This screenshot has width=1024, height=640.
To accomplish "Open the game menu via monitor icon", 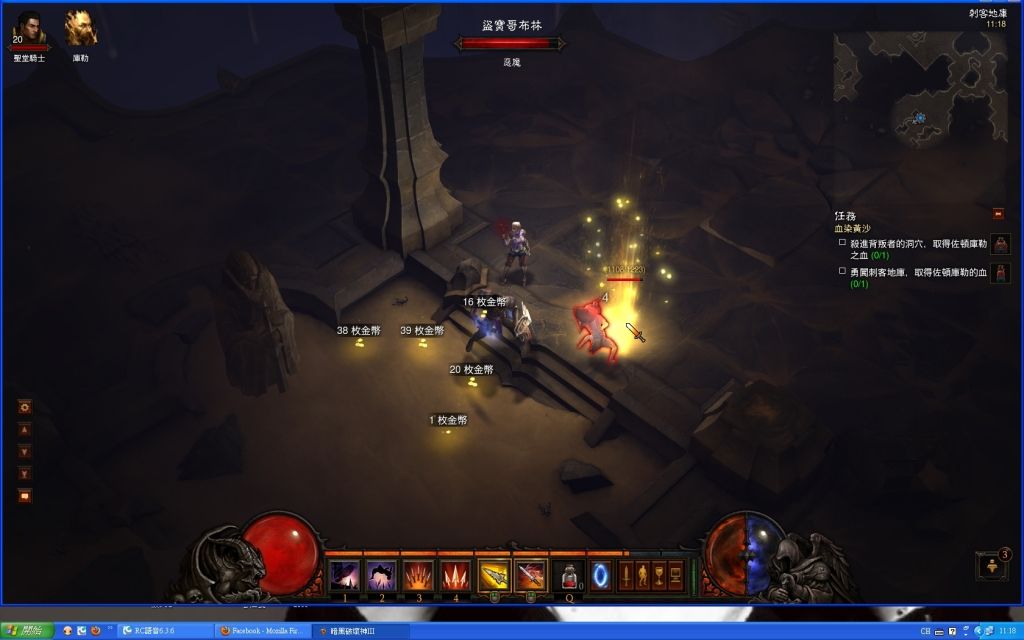I will pos(675,575).
